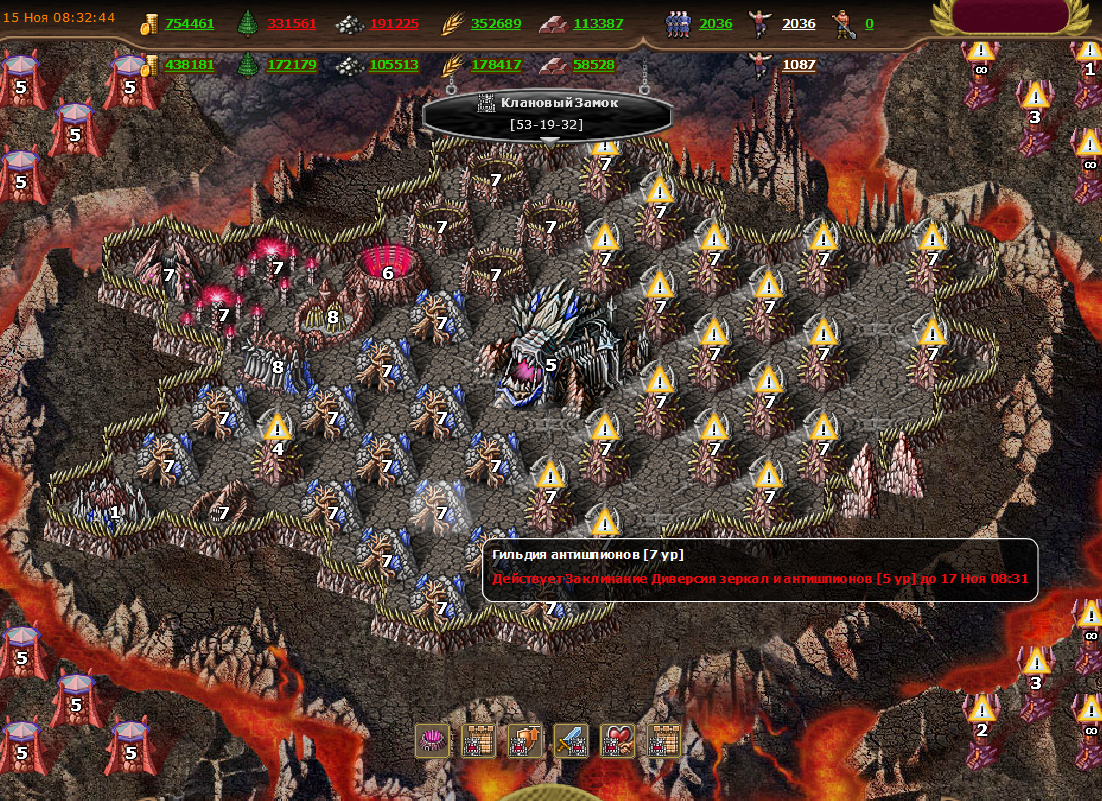
Task: Open the second-row wood 172179 link
Action: pos(292,65)
